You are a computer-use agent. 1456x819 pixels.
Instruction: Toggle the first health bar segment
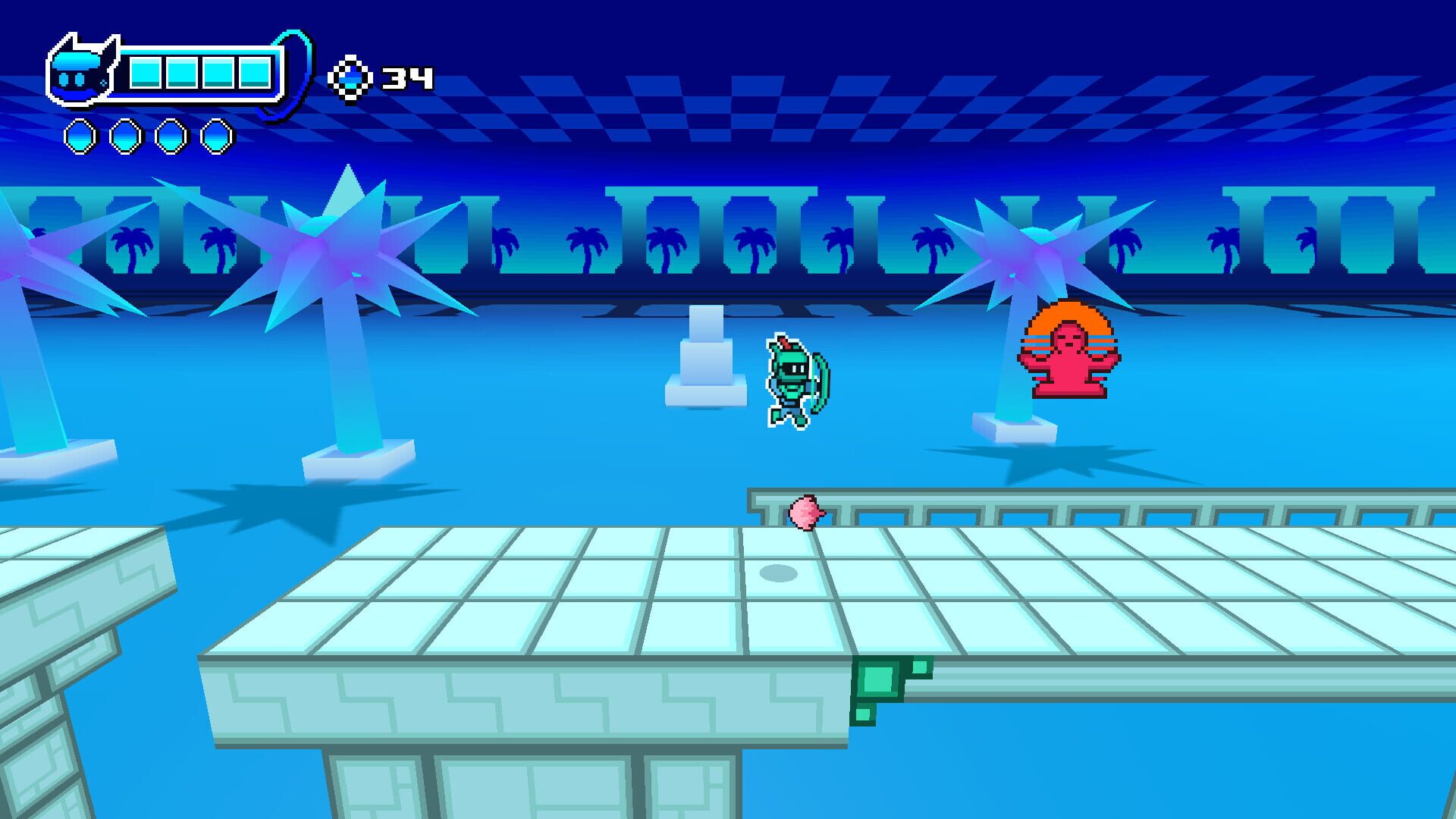coord(146,74)
